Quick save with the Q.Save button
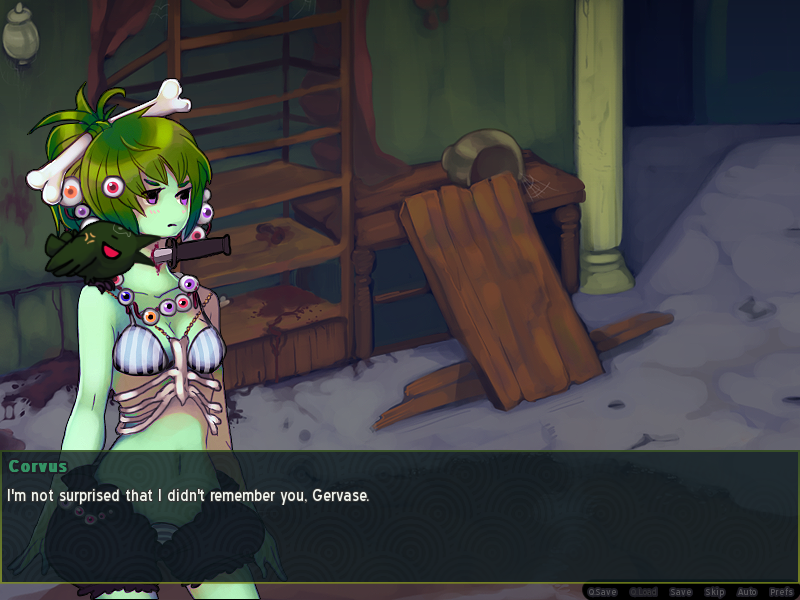The height and width of the screenshot is (600, 800). click(x=602, y=592)
